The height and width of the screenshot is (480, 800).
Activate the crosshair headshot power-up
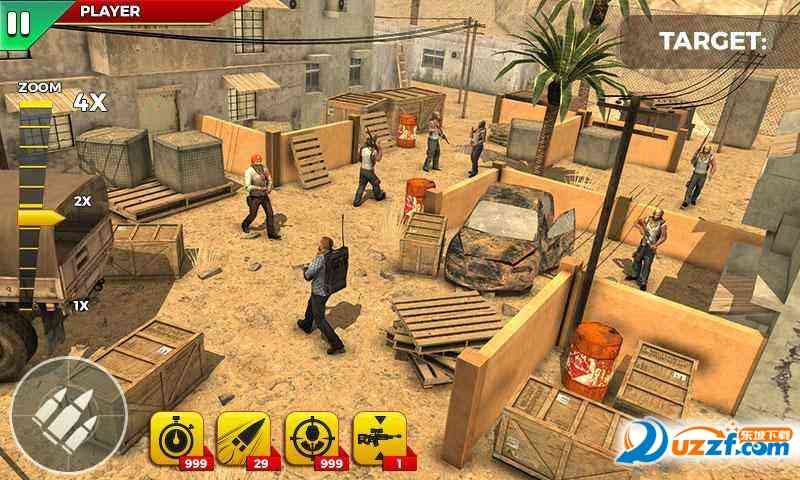pos(312,438)
